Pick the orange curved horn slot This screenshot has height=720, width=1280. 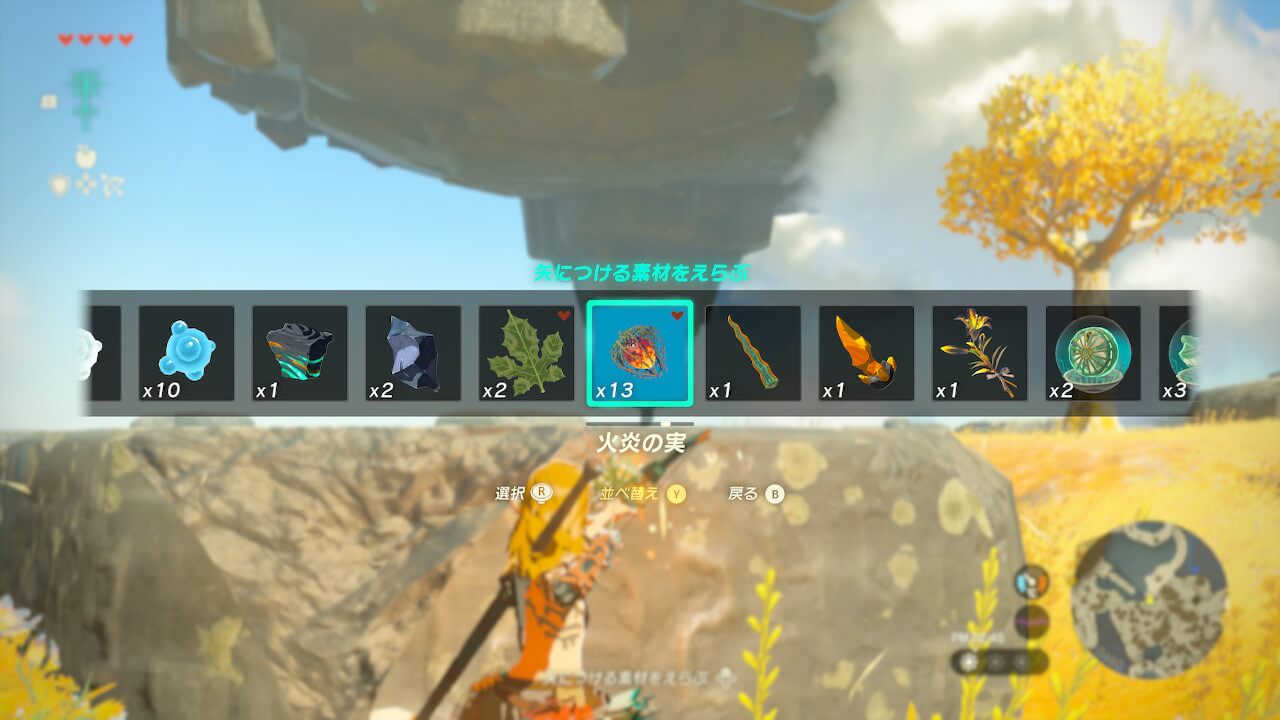[866, 353]
